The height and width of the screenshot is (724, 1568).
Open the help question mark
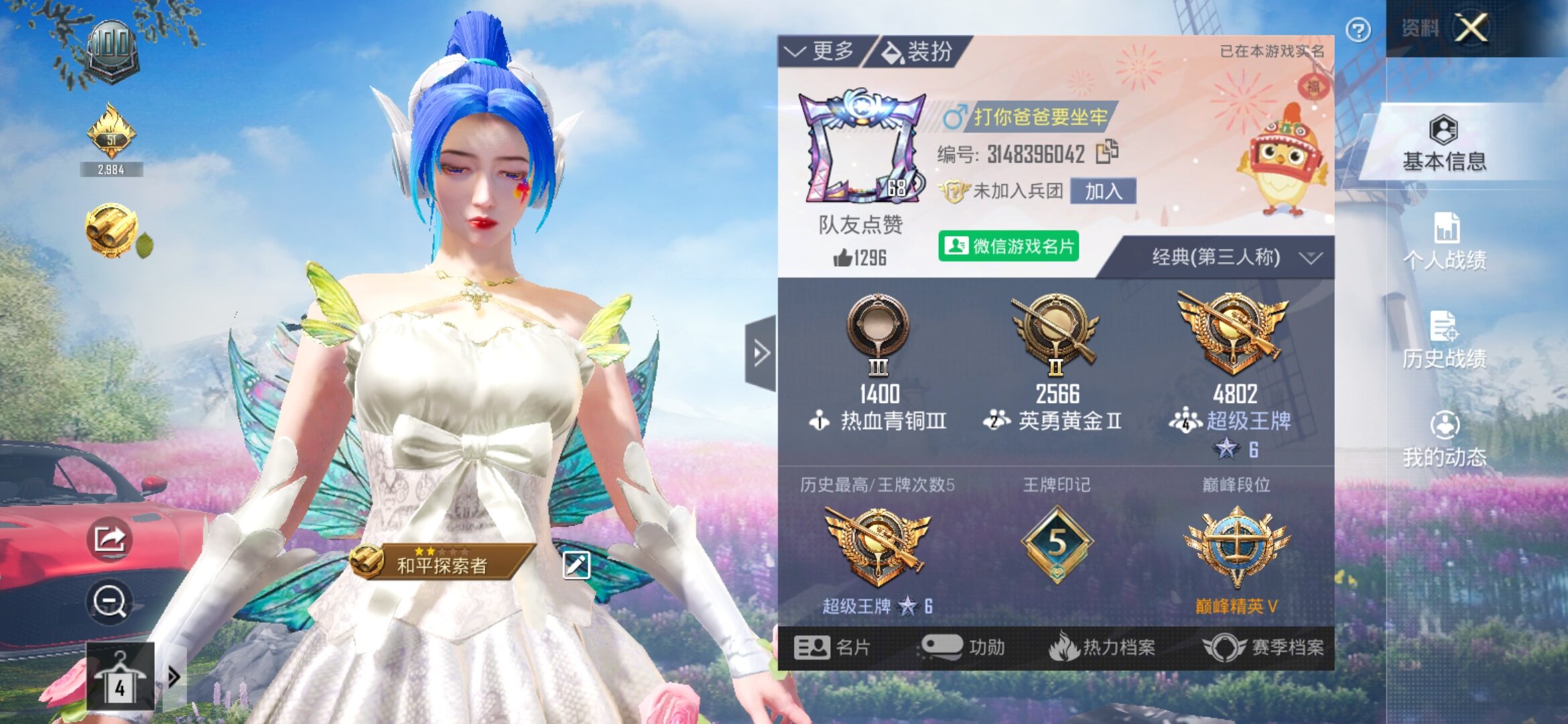coord(1358,30)
